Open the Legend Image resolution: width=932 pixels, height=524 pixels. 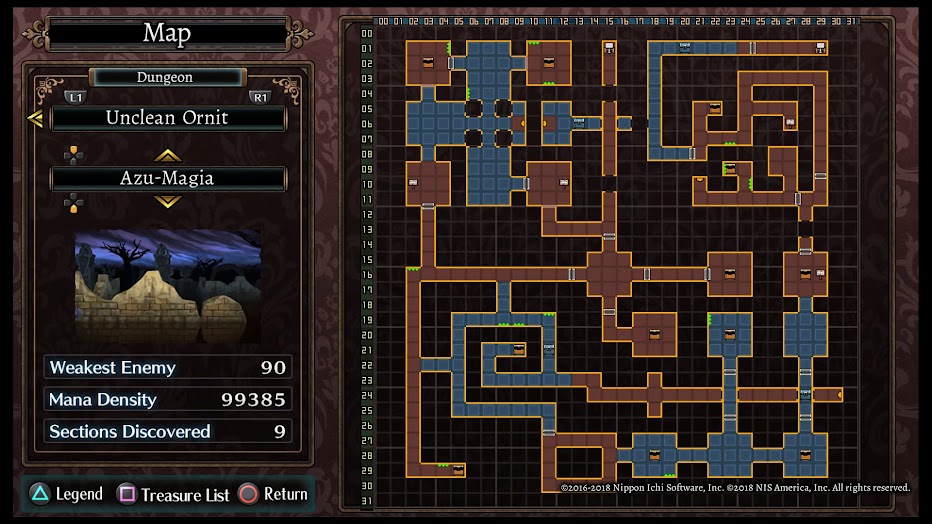click(x=66, y=494)
